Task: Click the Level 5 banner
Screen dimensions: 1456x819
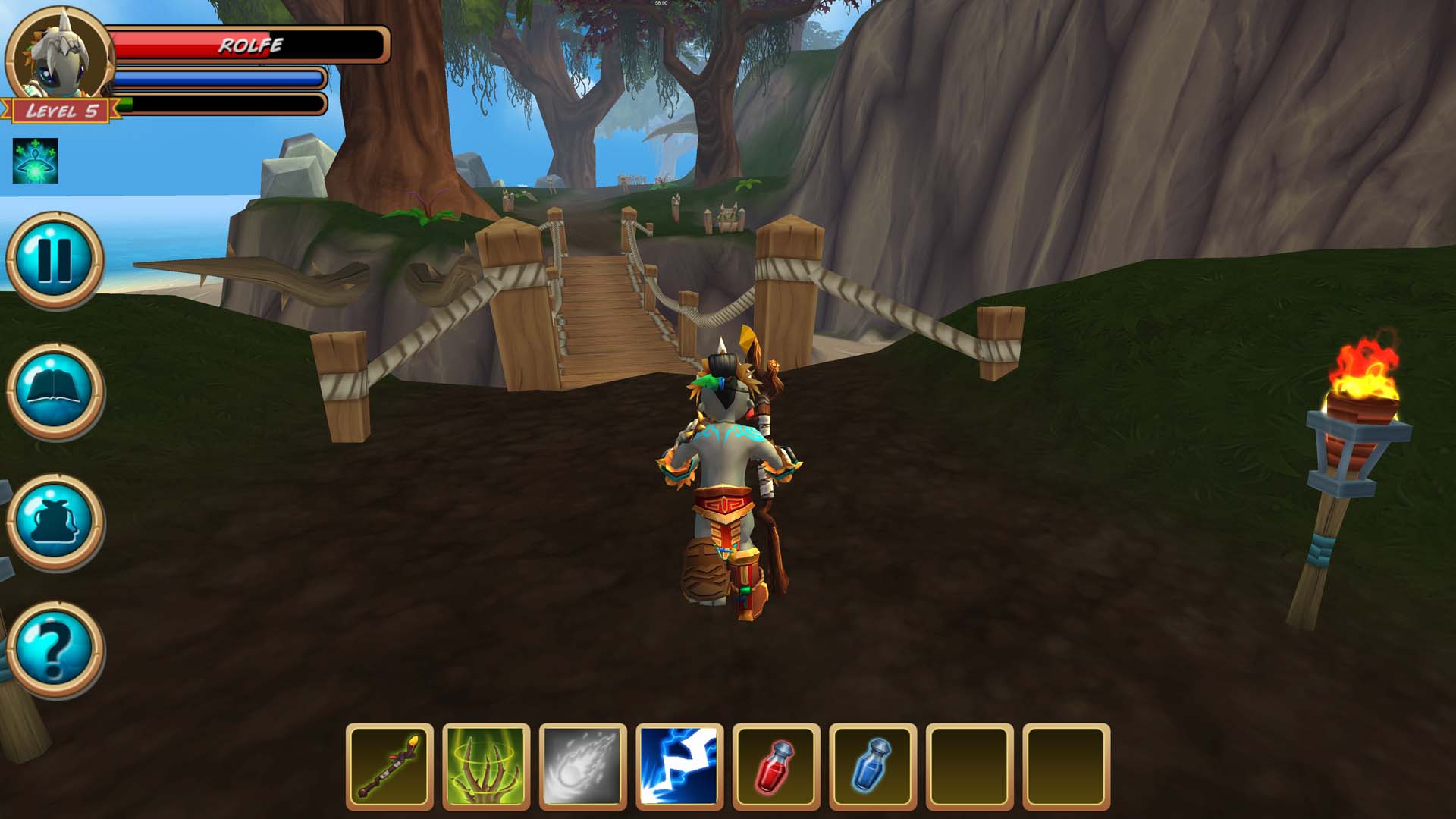Action: 61,111
